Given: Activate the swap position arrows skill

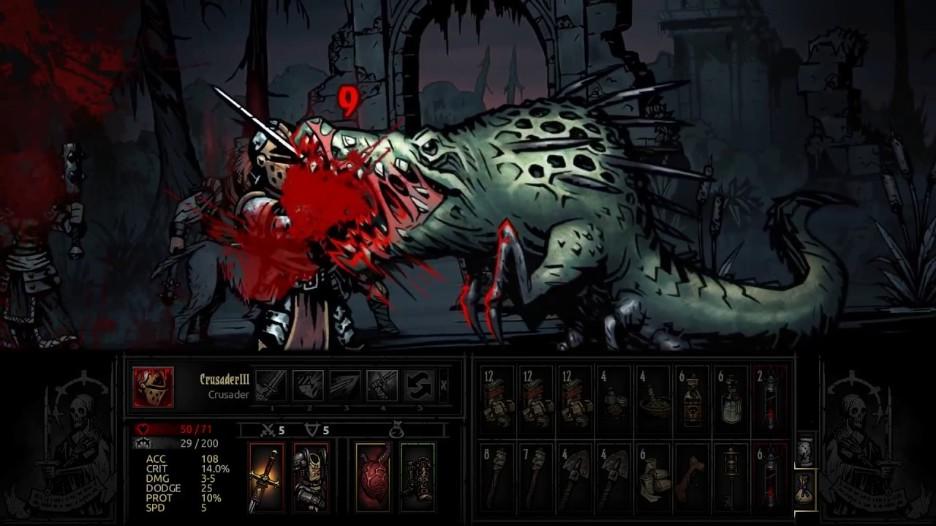Looking at the screenshot, I should (x=418, y=385).
